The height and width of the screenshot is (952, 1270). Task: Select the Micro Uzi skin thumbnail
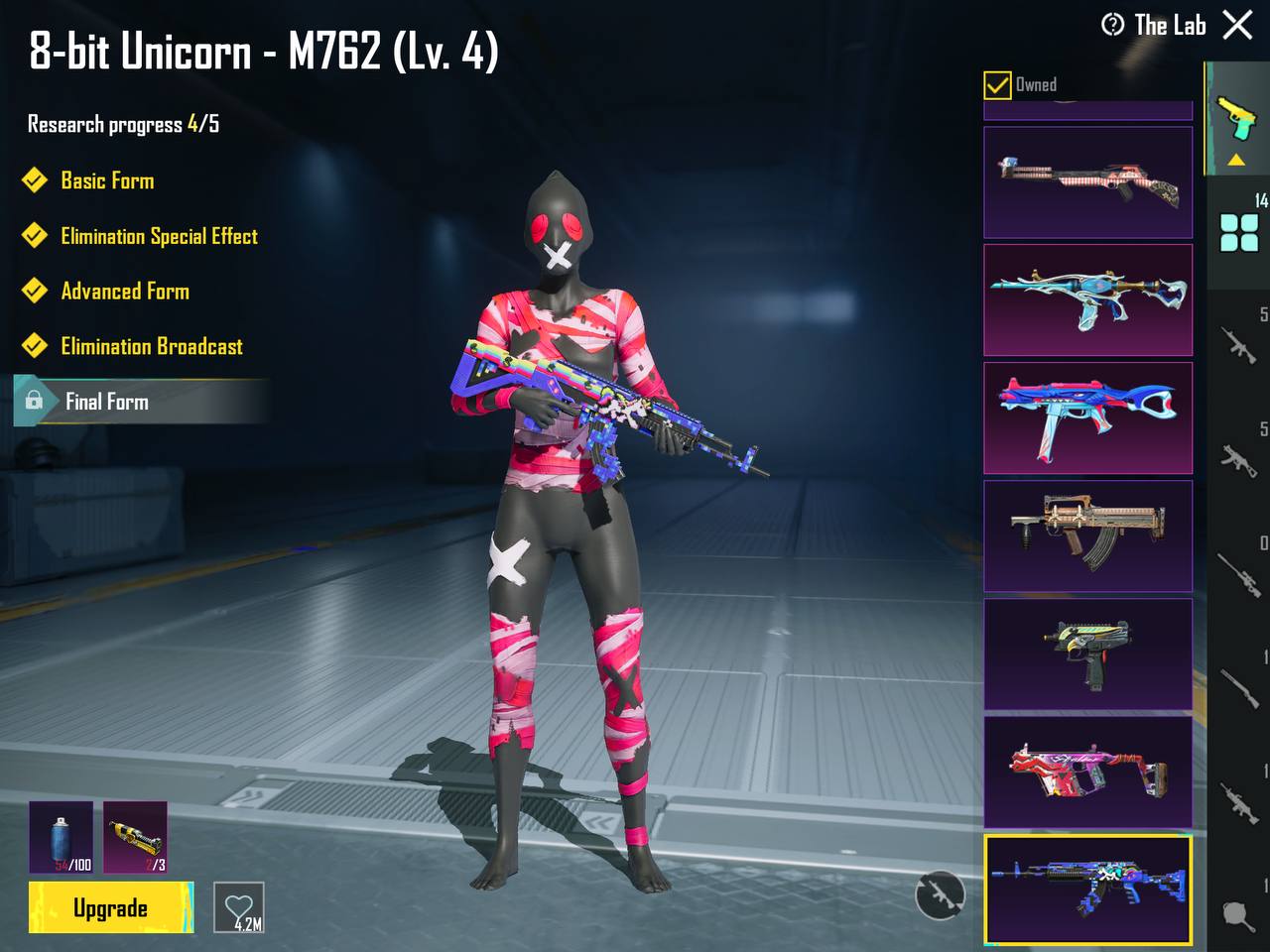[1087, 654]
